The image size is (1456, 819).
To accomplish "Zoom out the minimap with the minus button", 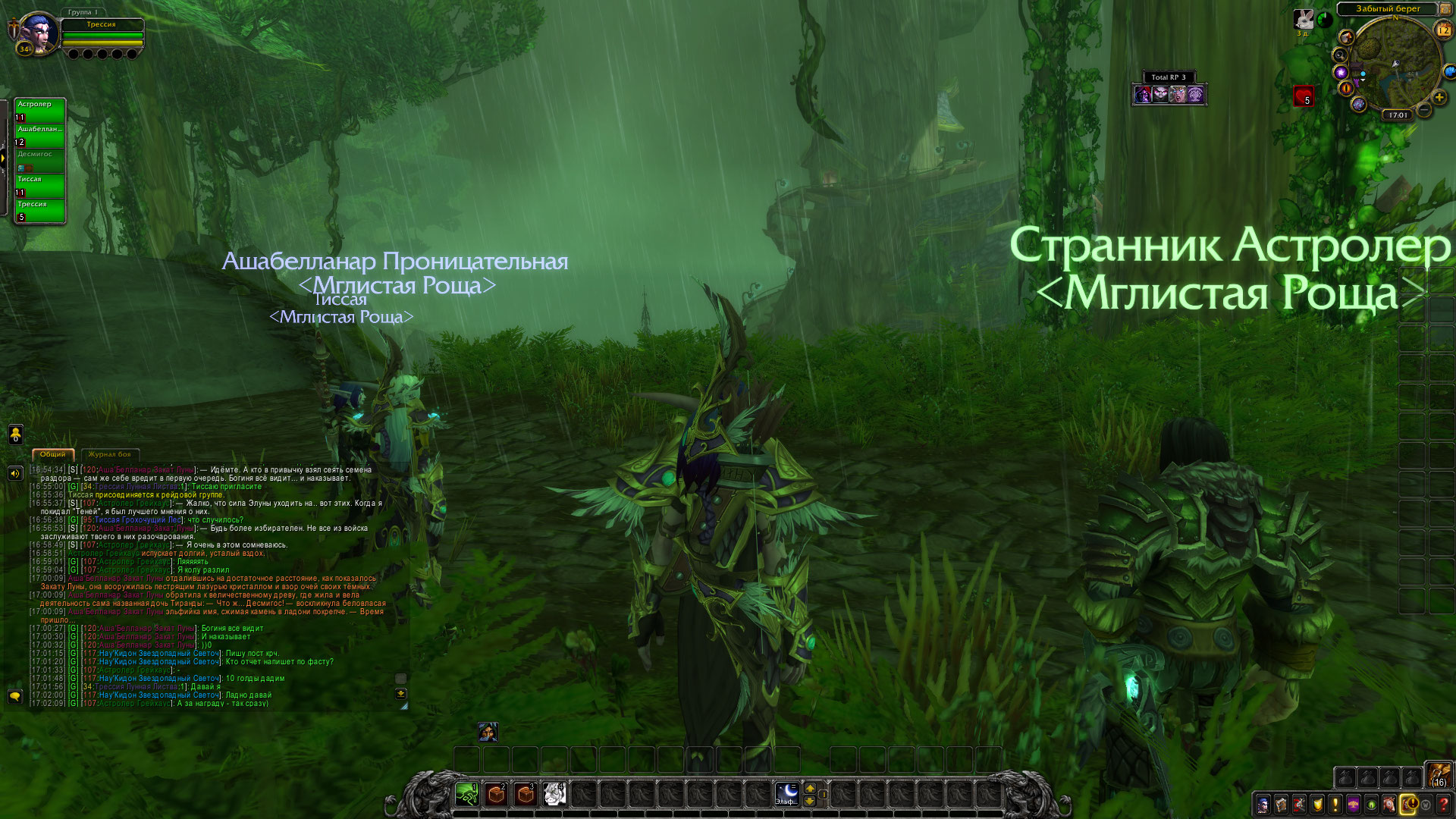I will point(1424,111).
